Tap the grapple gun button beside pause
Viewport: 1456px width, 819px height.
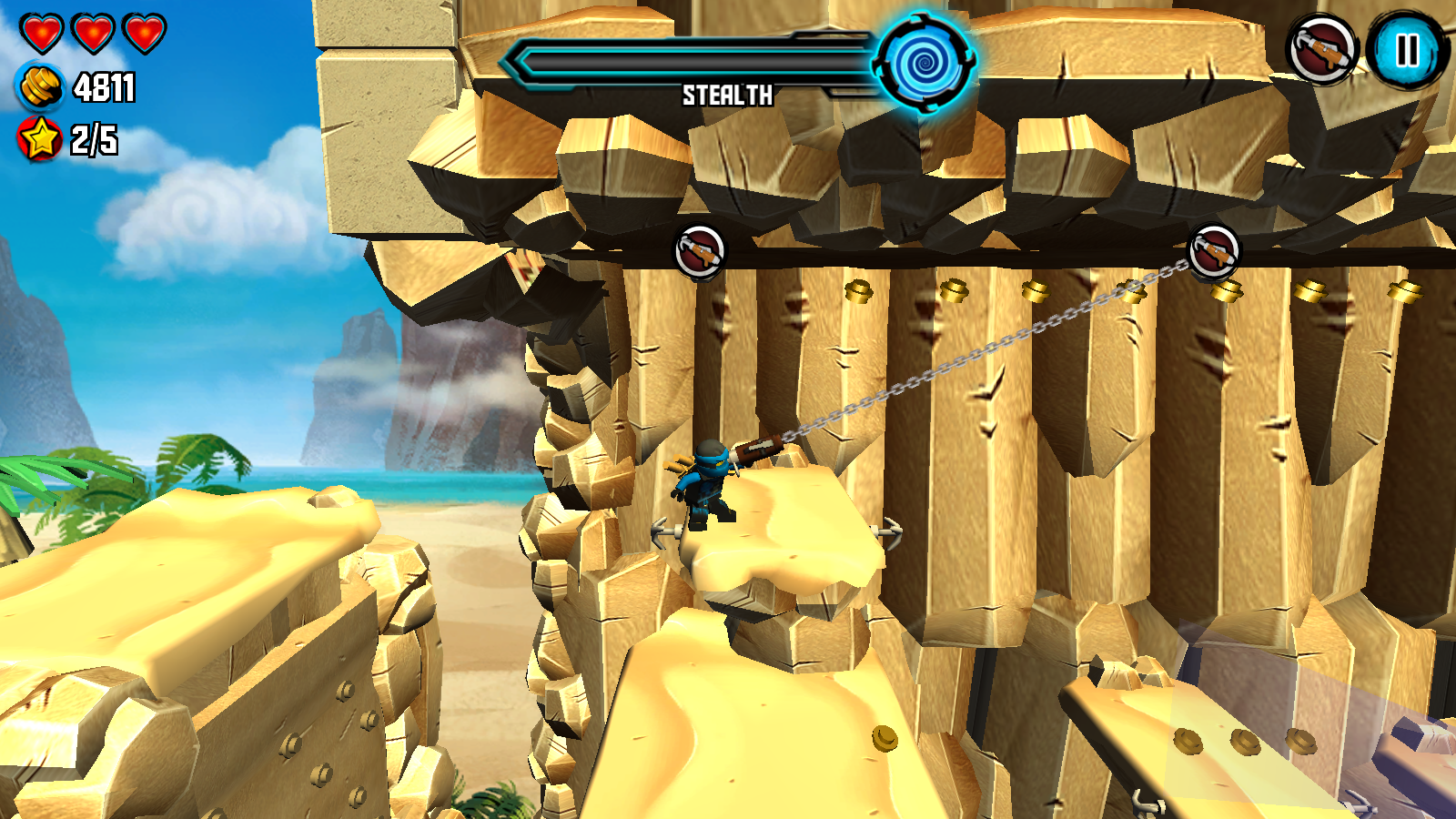coord(1321,50)
